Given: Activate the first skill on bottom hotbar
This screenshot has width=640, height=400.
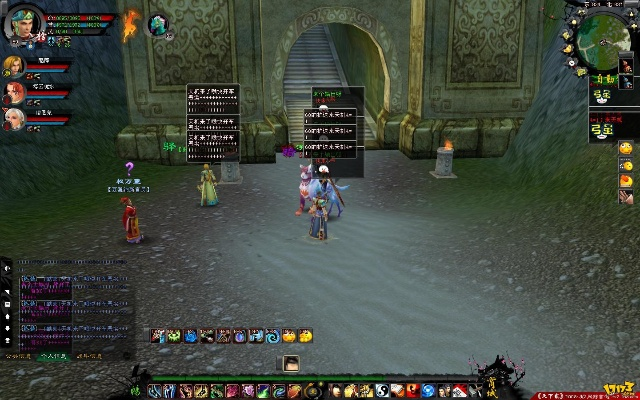Looking at the screenshot, I should point(153,390).
